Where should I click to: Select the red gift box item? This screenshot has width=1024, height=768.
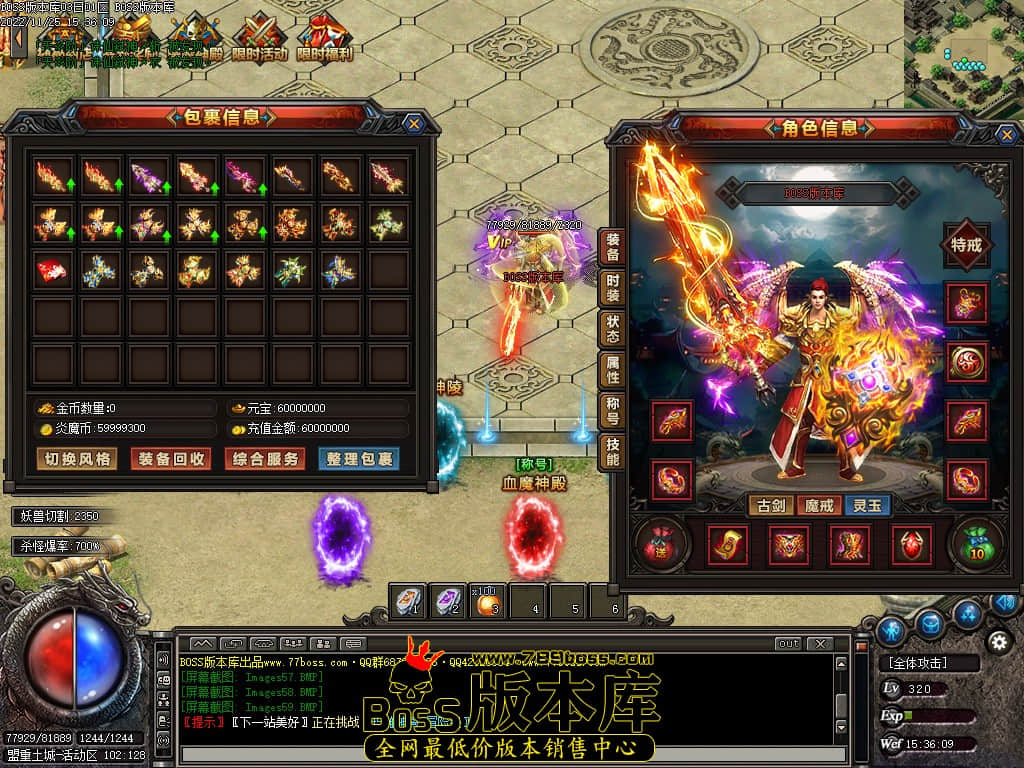[x=53, y=270]
